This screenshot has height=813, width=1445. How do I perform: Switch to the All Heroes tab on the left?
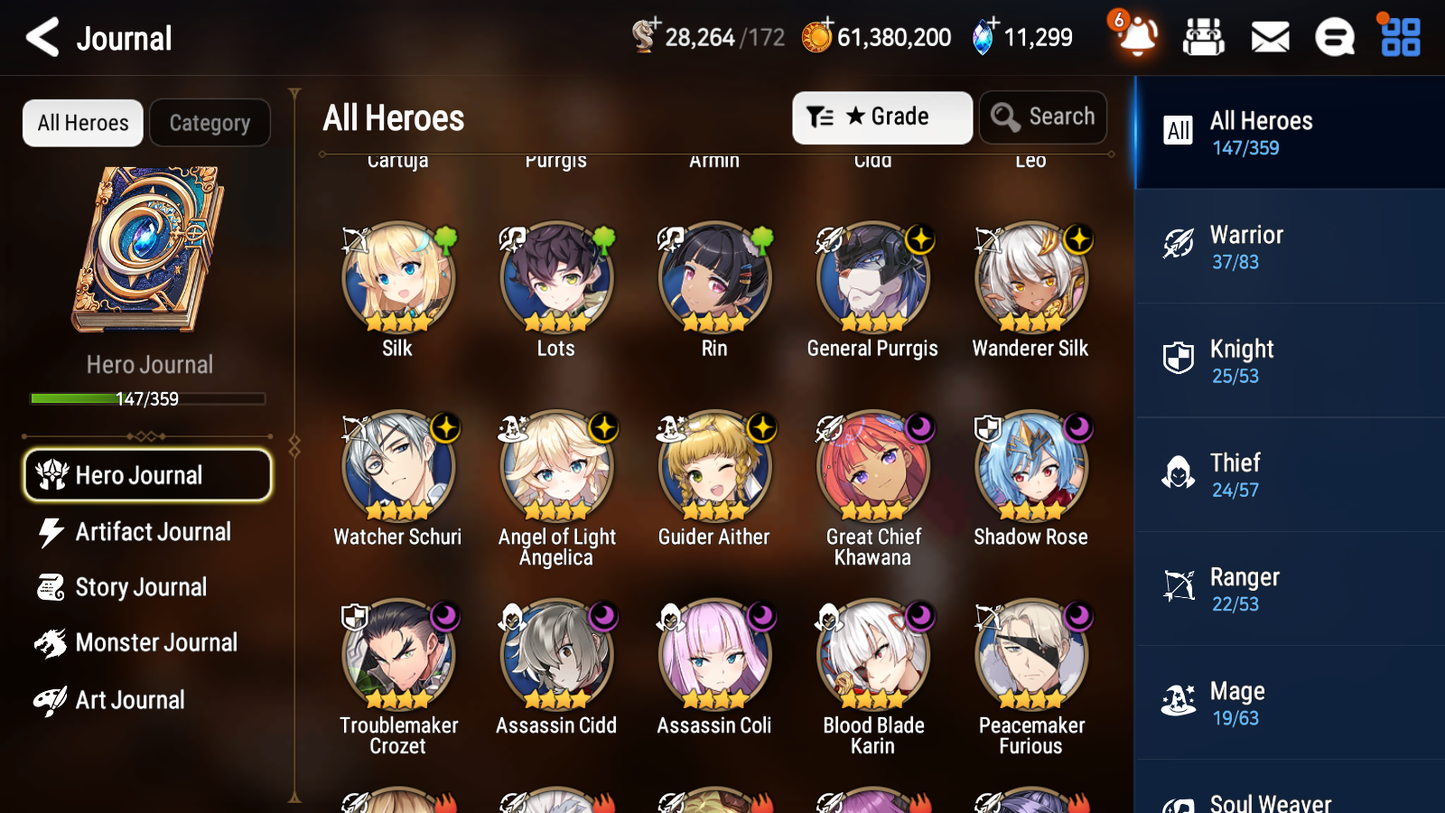pyautogui.click(x=82, y=122)
